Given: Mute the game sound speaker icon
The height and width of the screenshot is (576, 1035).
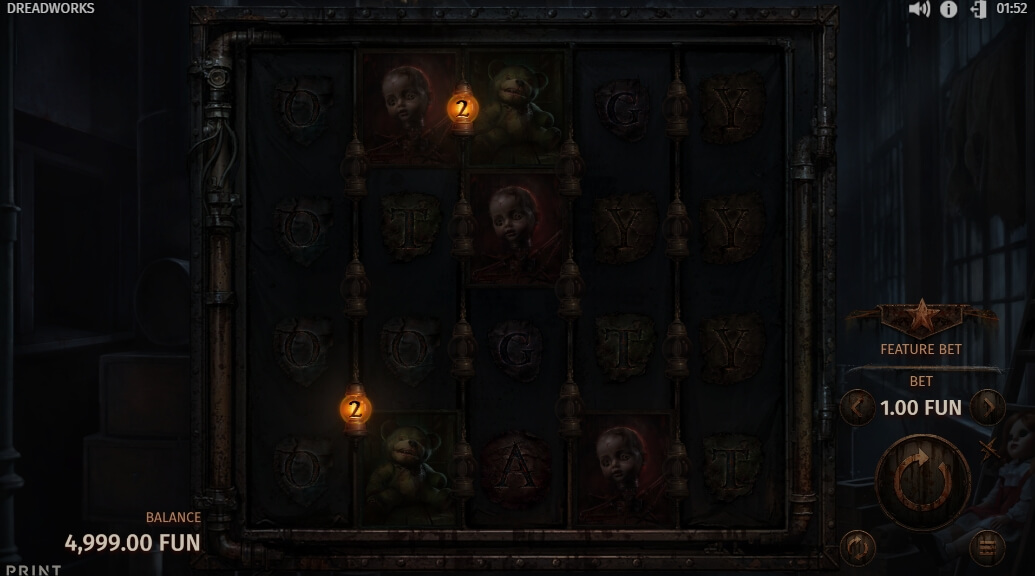Looking at the screenshot, I should pos(919,9).
